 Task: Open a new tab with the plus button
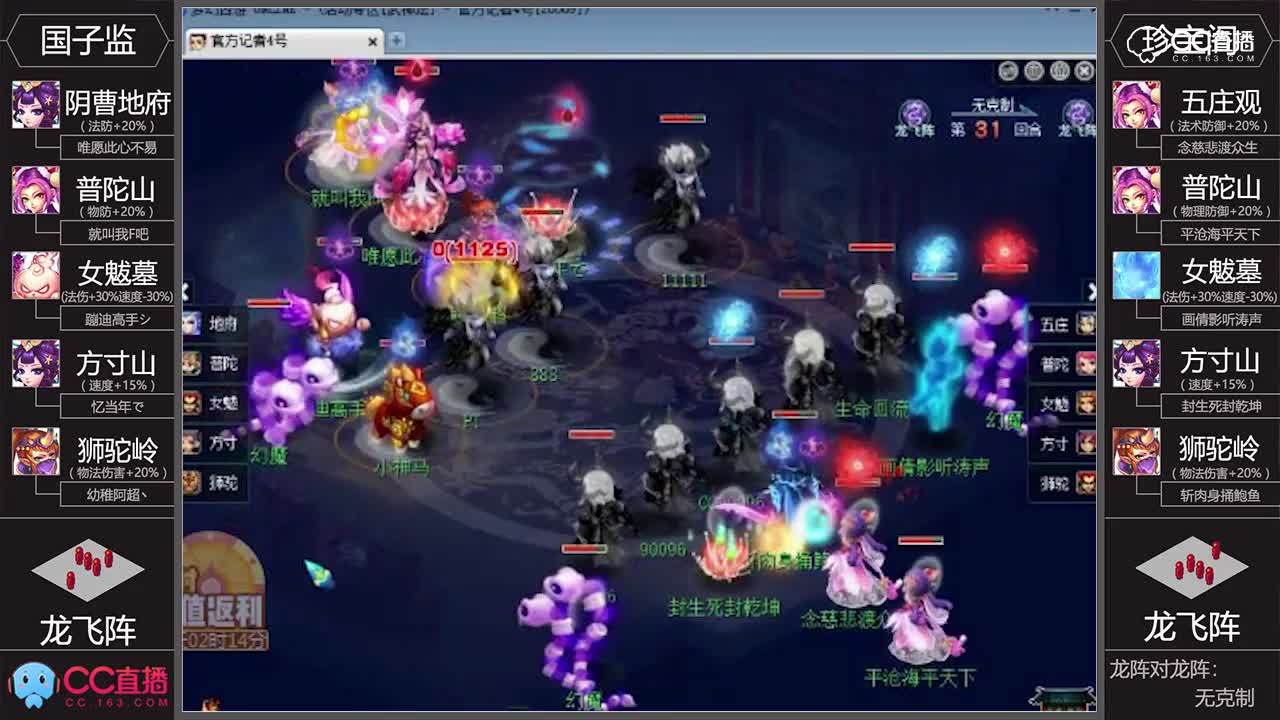397,42
